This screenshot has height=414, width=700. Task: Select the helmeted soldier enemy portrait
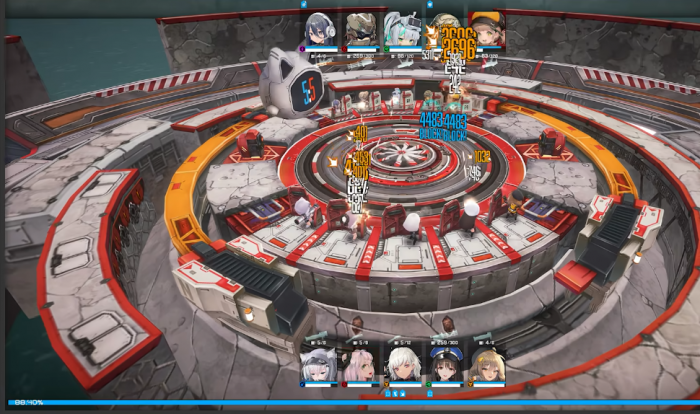[x=361, y=29]
